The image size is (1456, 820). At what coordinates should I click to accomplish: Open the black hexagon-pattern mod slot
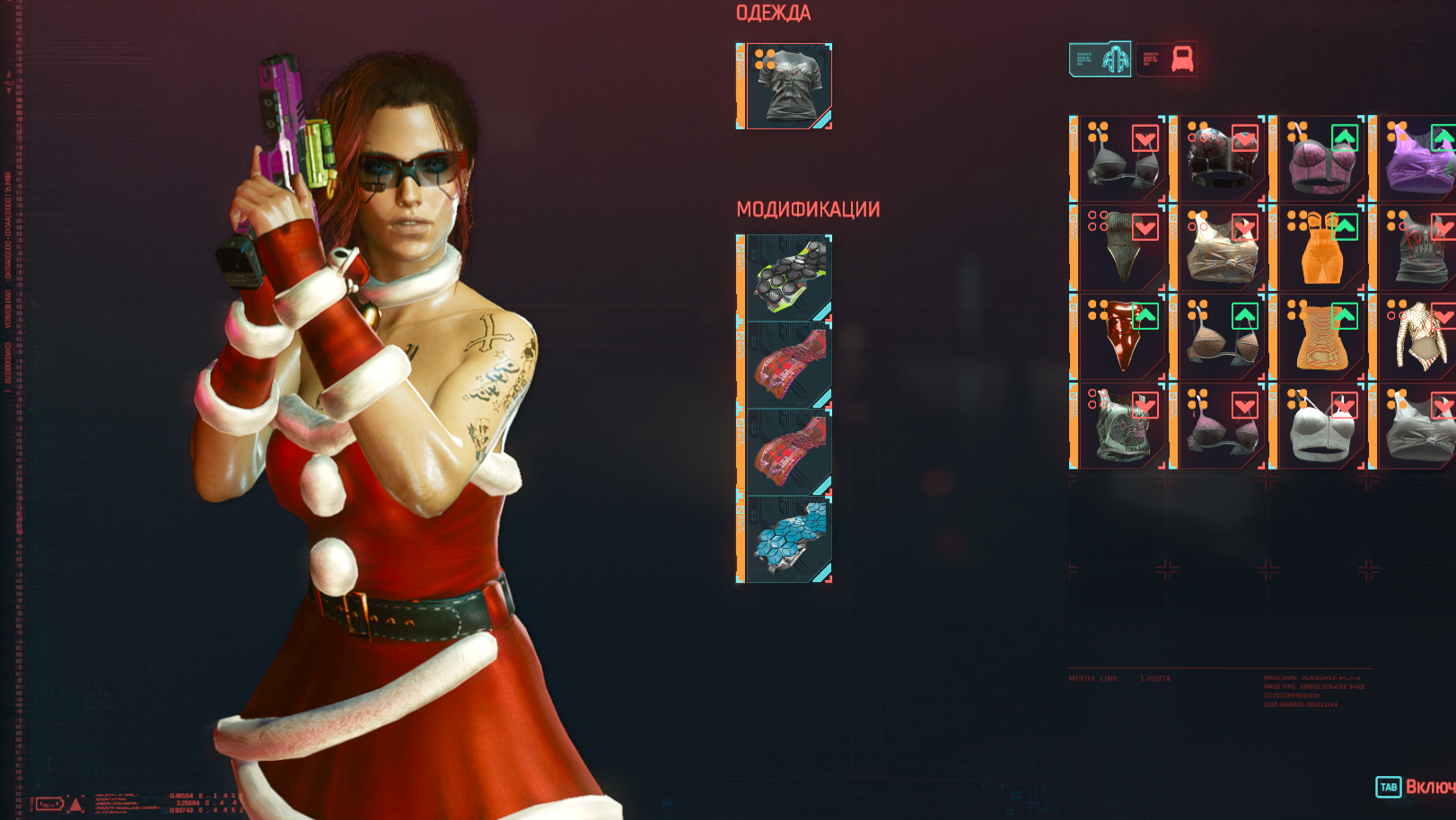(x=788, y=278)
